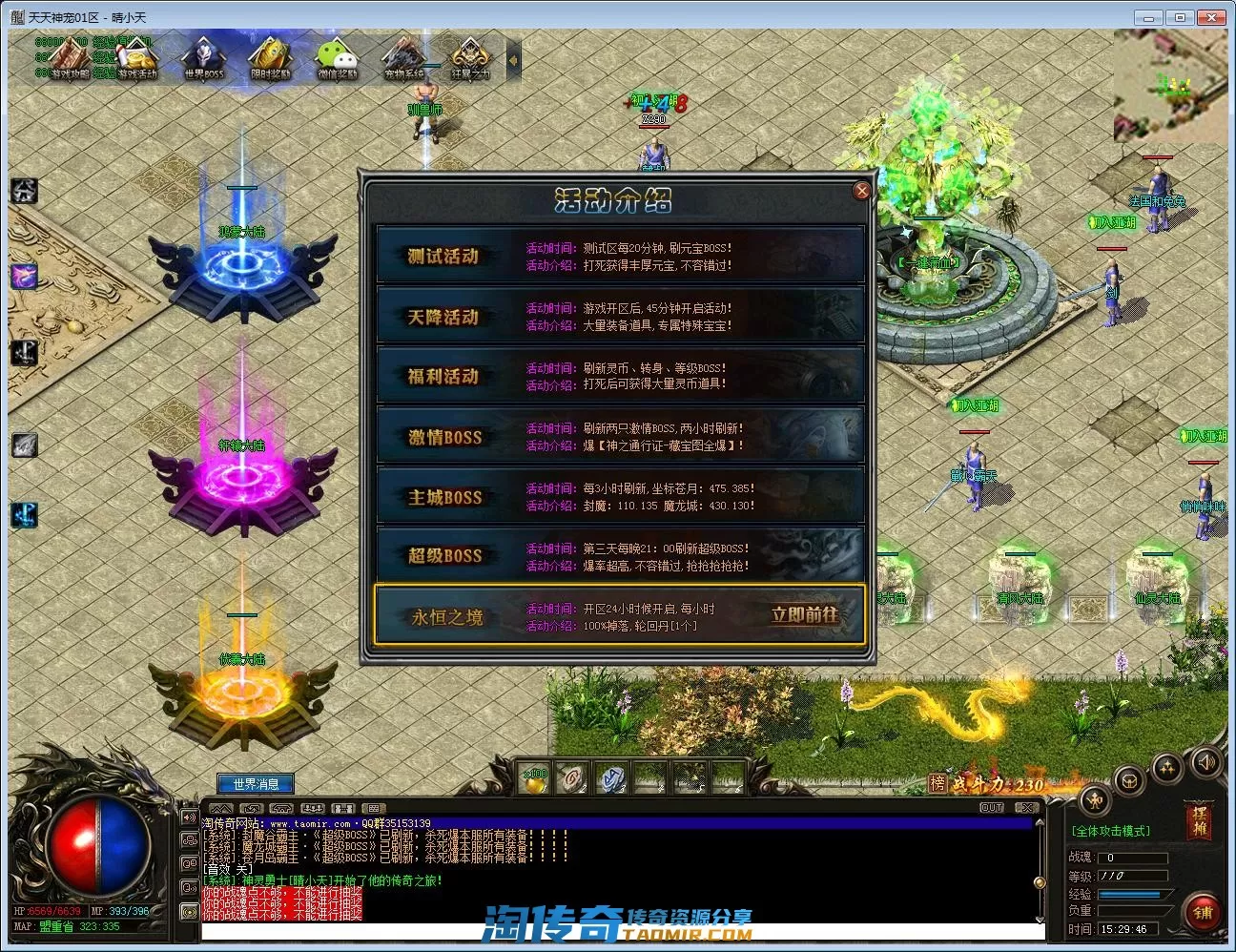Viewport: 1236px width, 952px height.
Task: Open the 宠物系统 pet system icon
Action: tap(405, 59)
